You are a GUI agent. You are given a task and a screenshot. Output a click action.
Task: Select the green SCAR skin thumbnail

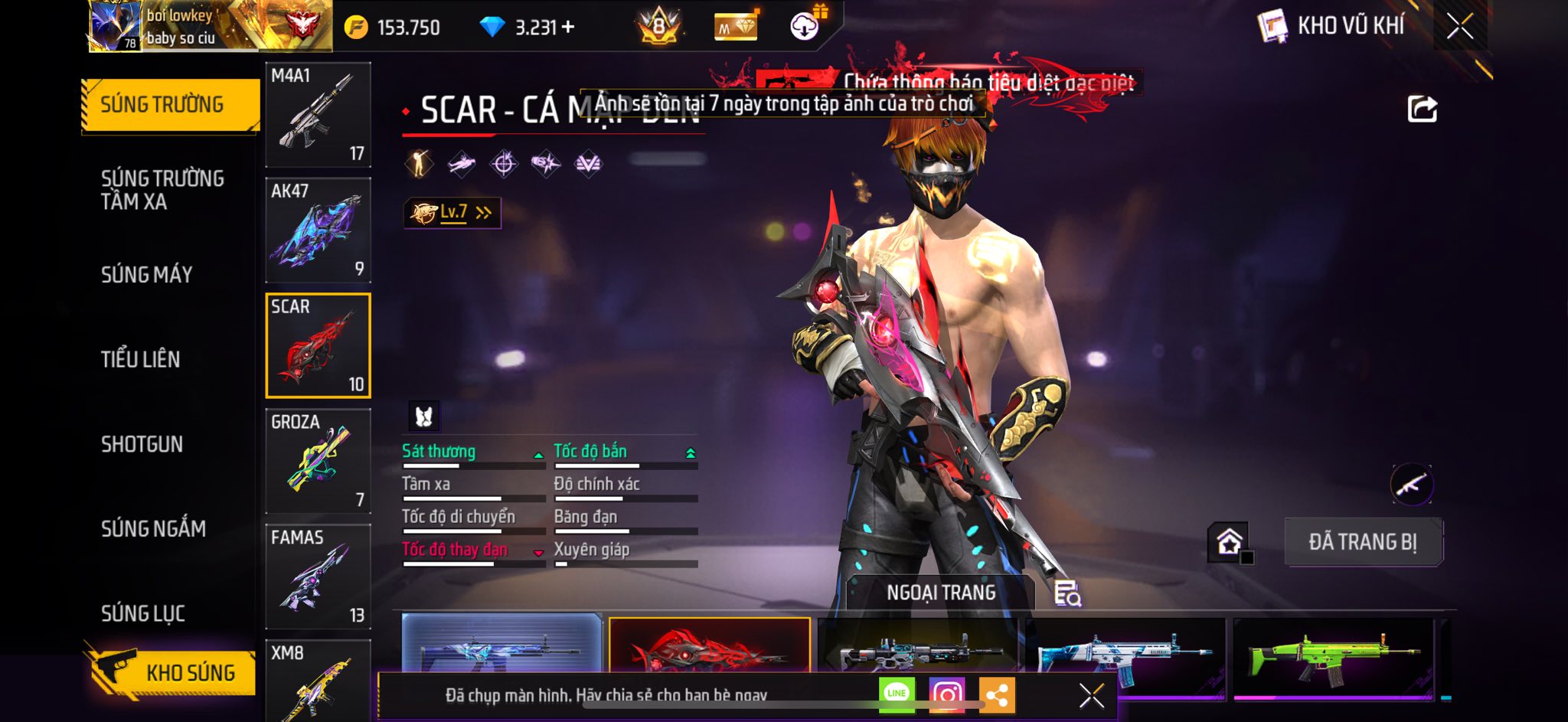click(1332, 658)
